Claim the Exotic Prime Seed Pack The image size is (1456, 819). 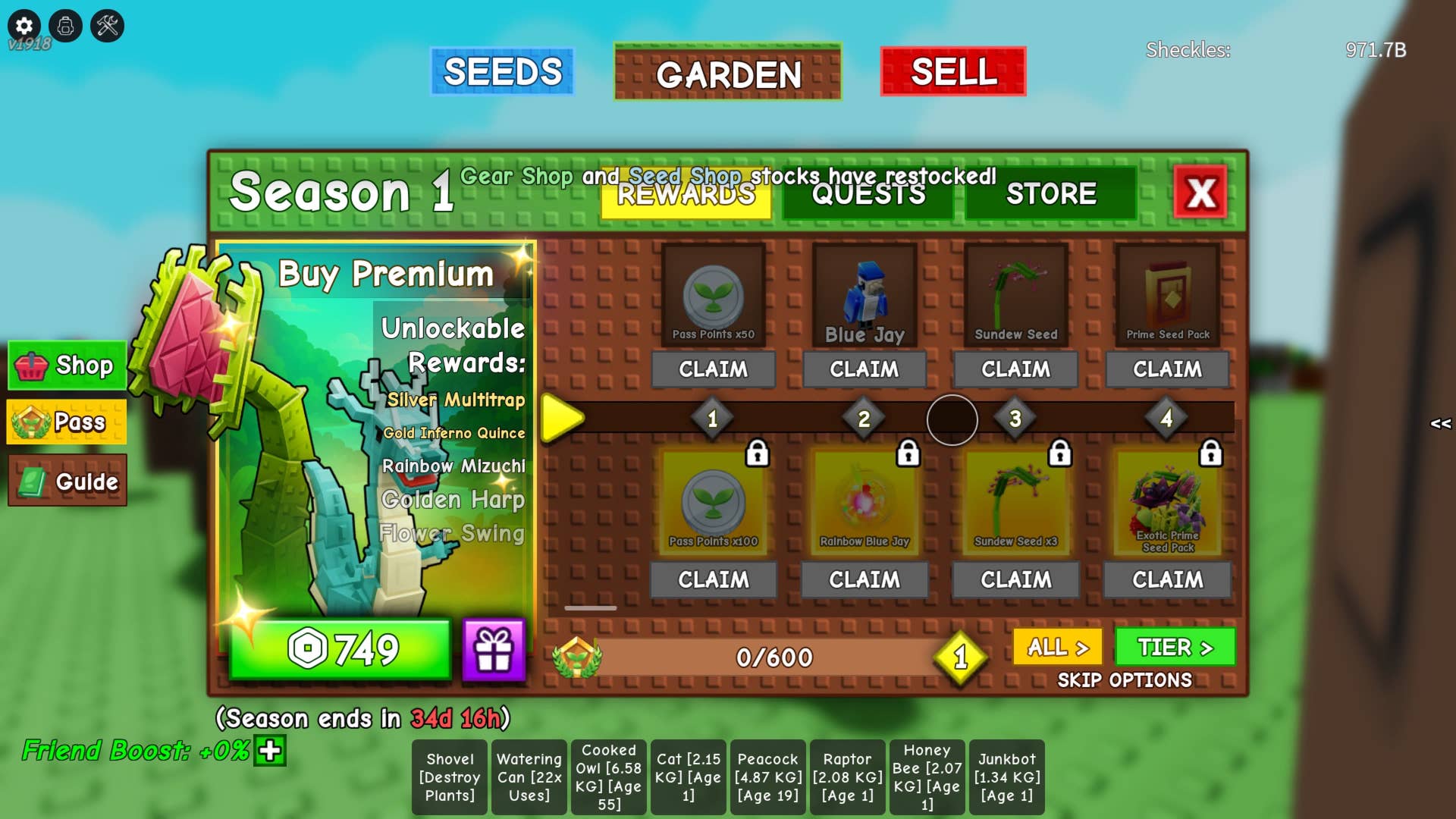(x=1167, y=580)
